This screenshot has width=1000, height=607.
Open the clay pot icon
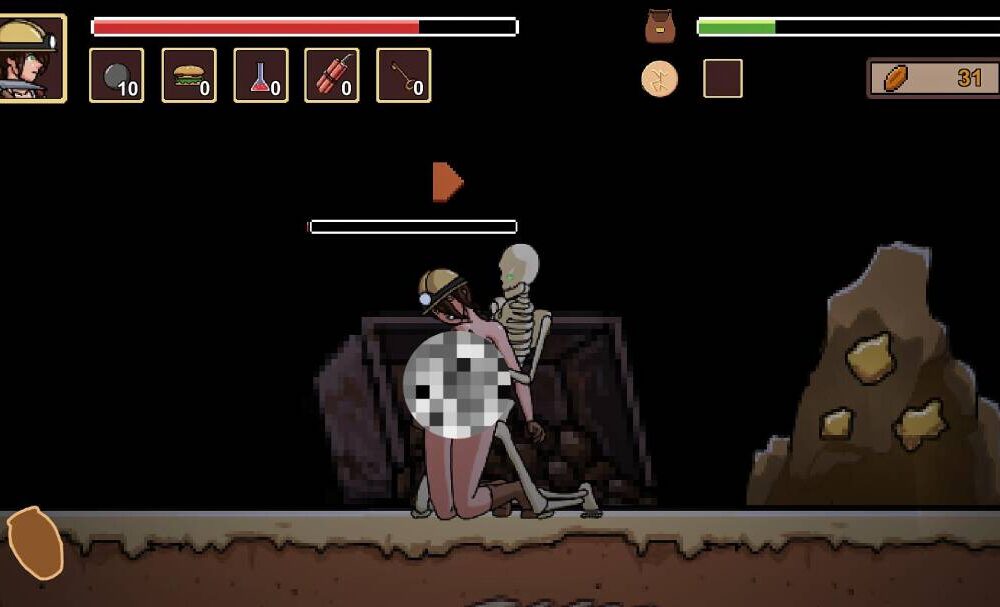[35, 543]
